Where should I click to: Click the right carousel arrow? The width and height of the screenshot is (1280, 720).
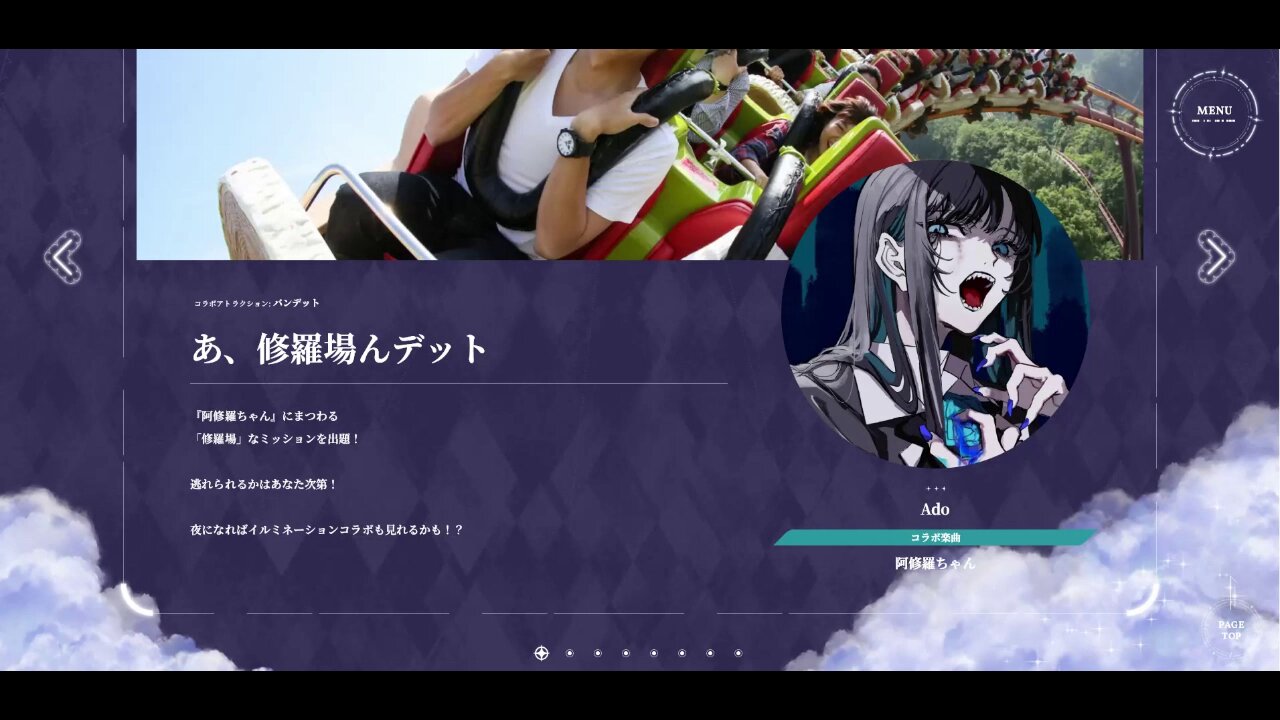[1215, 257]
